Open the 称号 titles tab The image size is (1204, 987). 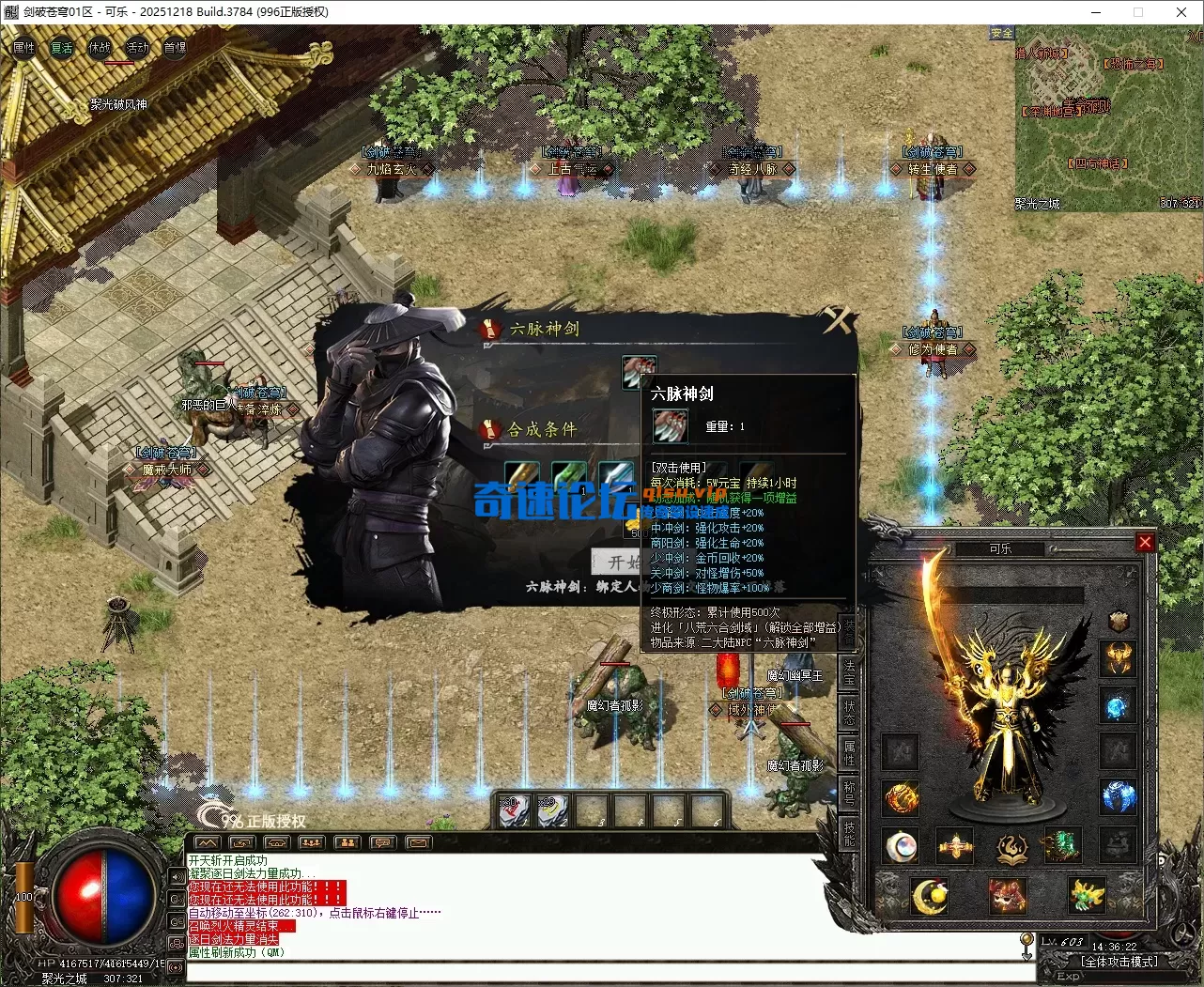pos(849,791)
